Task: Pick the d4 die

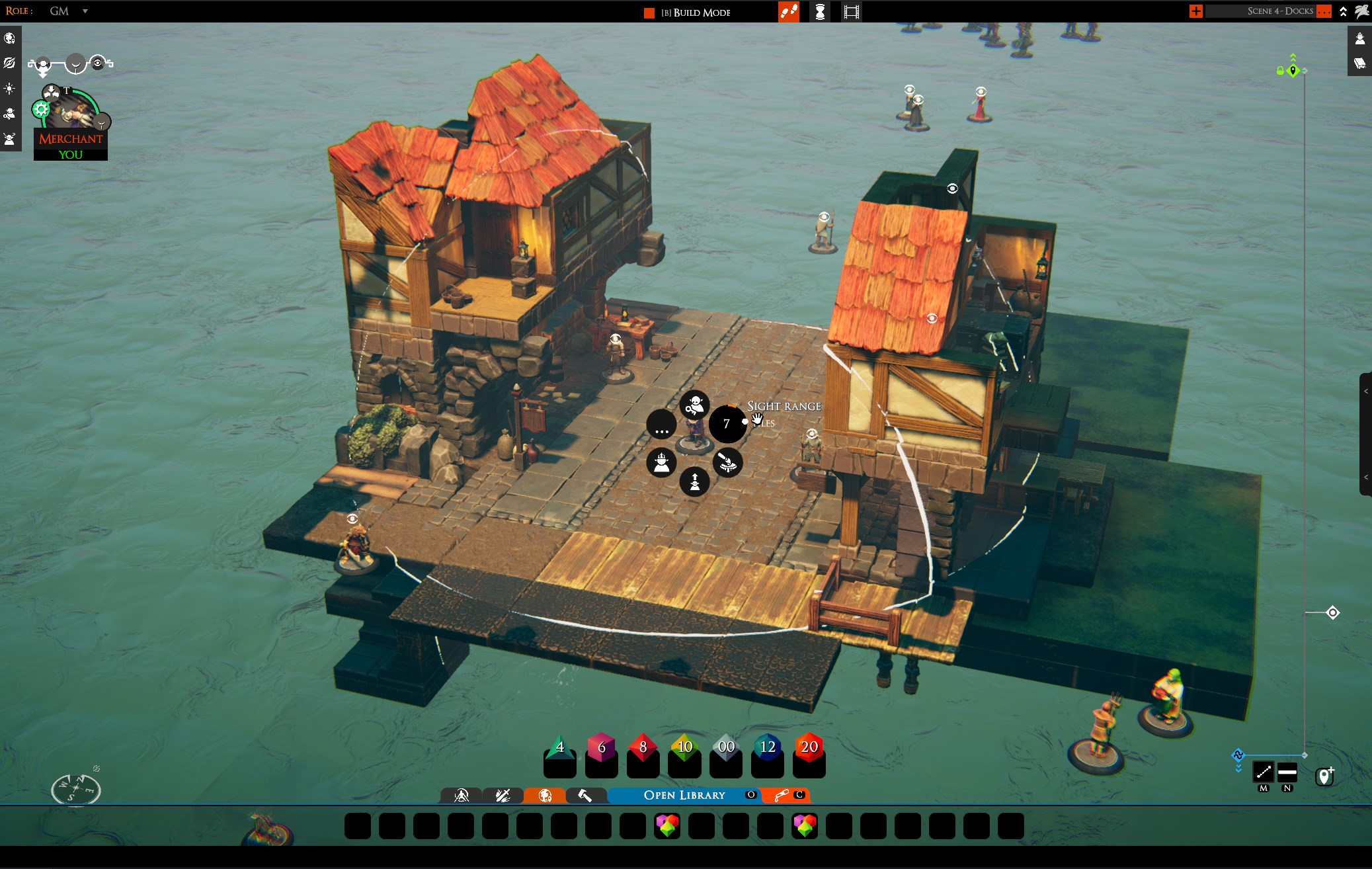Action: pos(559,748)
